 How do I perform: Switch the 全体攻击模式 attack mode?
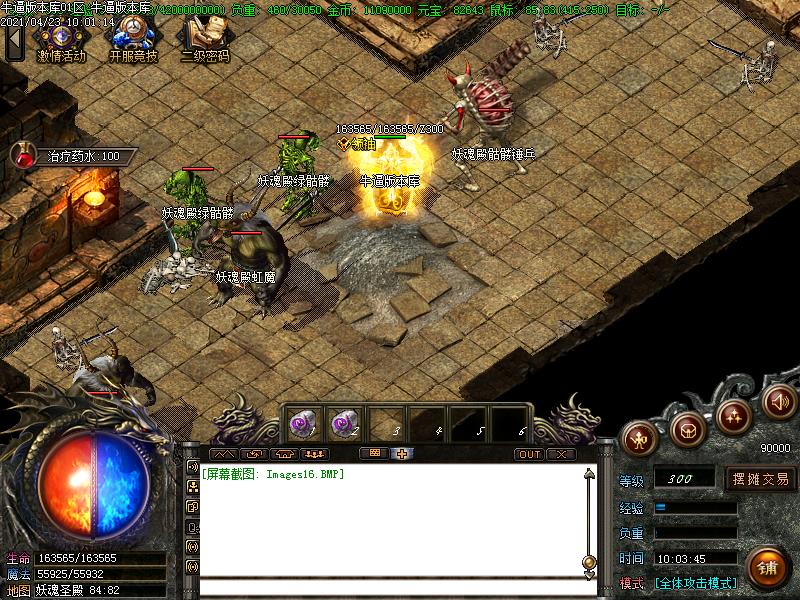pyautogui.click(x=695, y=583)
